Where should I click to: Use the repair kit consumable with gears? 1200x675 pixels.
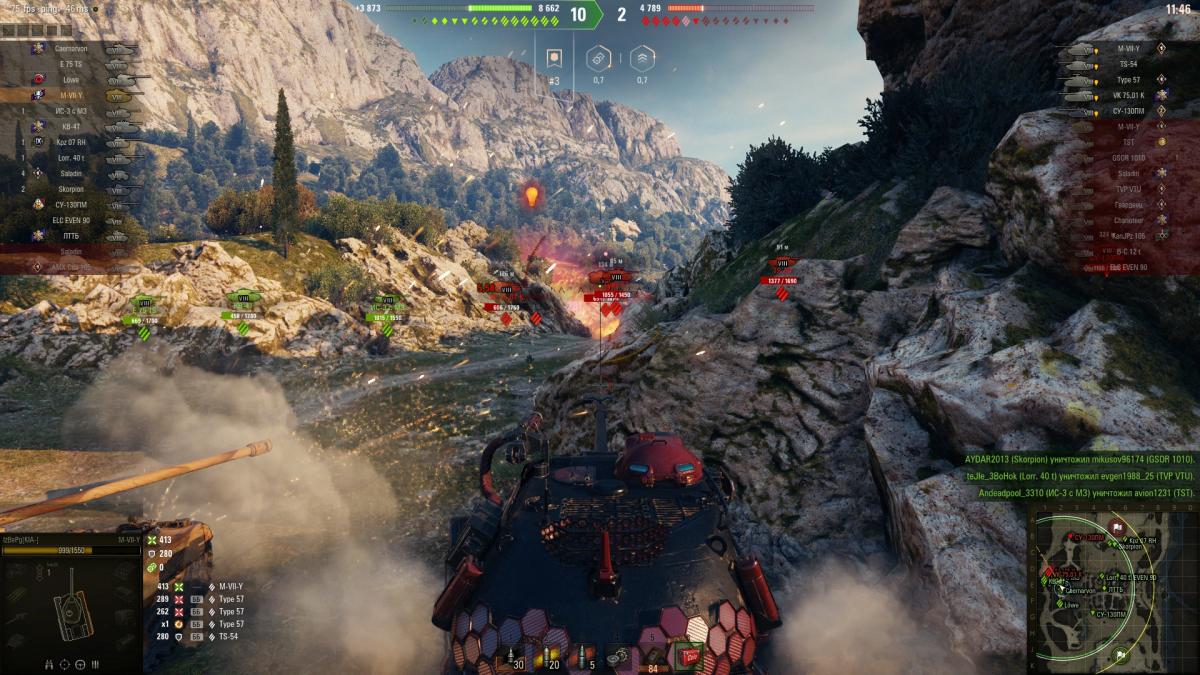click(x=620, y=657)
